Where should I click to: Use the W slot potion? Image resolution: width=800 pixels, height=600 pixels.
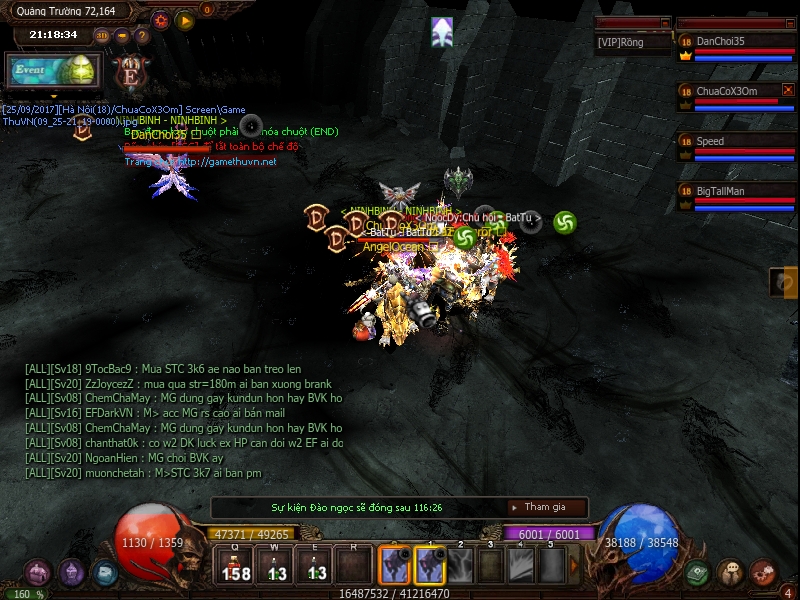coord(275,567)
